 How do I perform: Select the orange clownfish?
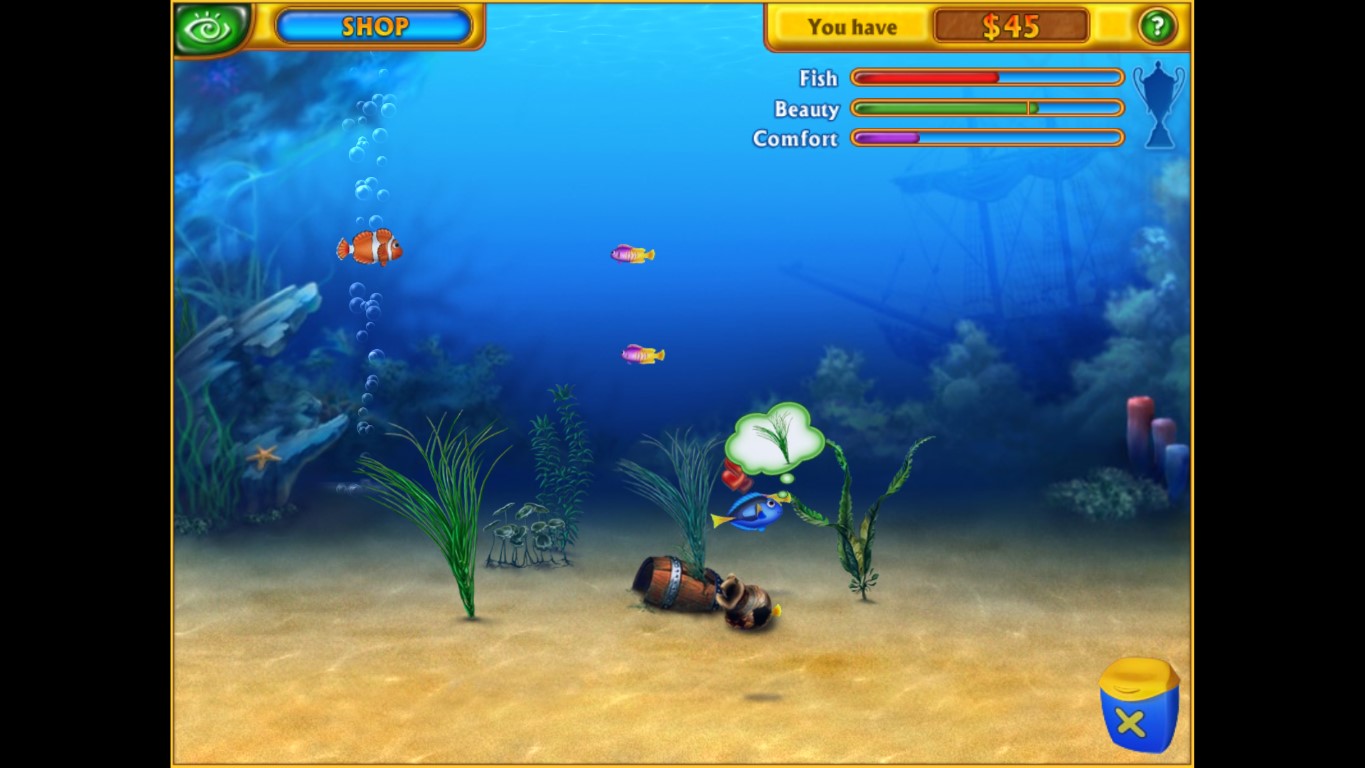click(x=368, y=248)
